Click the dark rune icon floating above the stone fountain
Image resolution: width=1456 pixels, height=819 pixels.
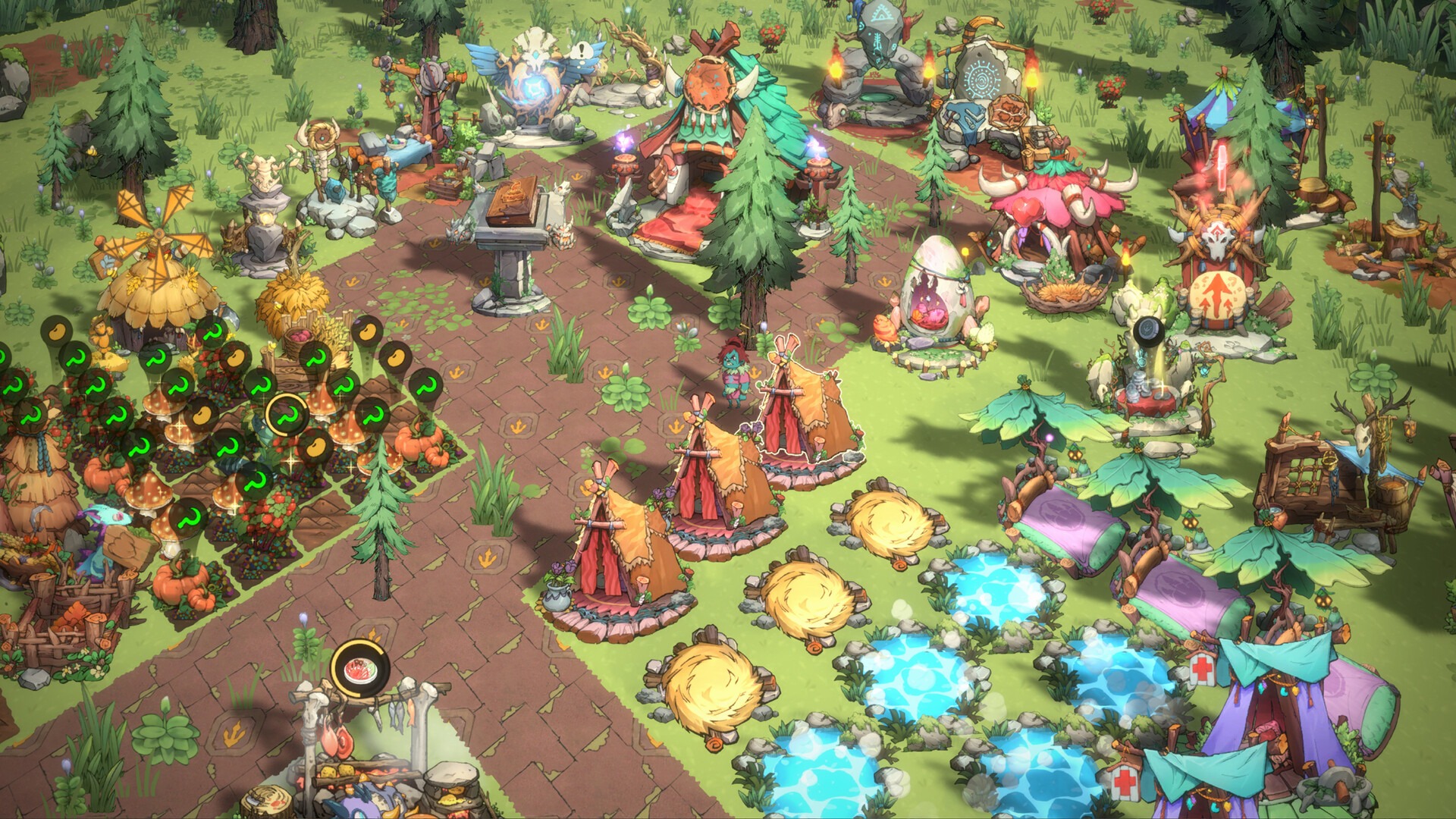point(1147,330)
